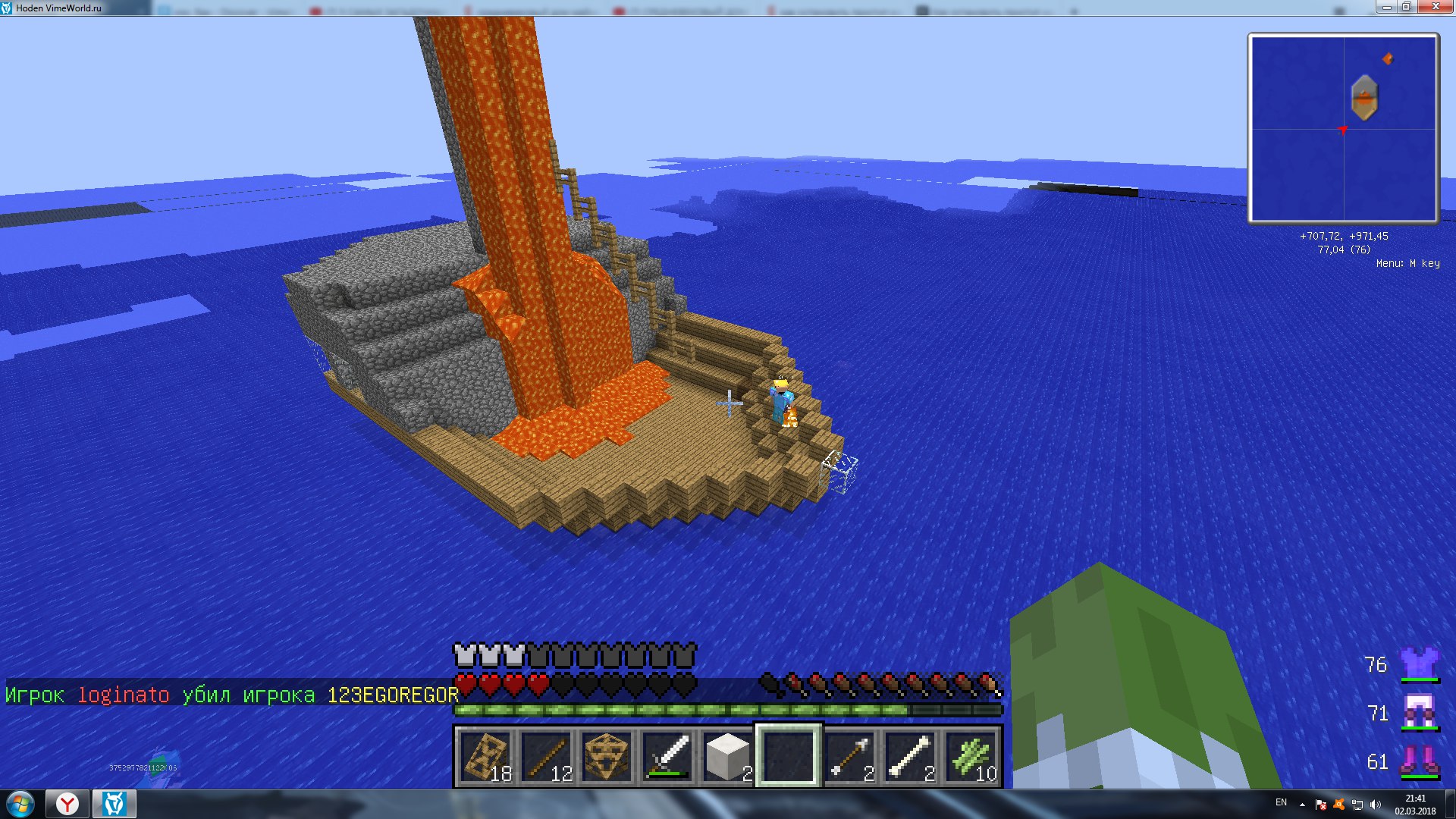Open the Yandex browser from the taskbar
Viewport: 1456px width, 819px height.
67,804
